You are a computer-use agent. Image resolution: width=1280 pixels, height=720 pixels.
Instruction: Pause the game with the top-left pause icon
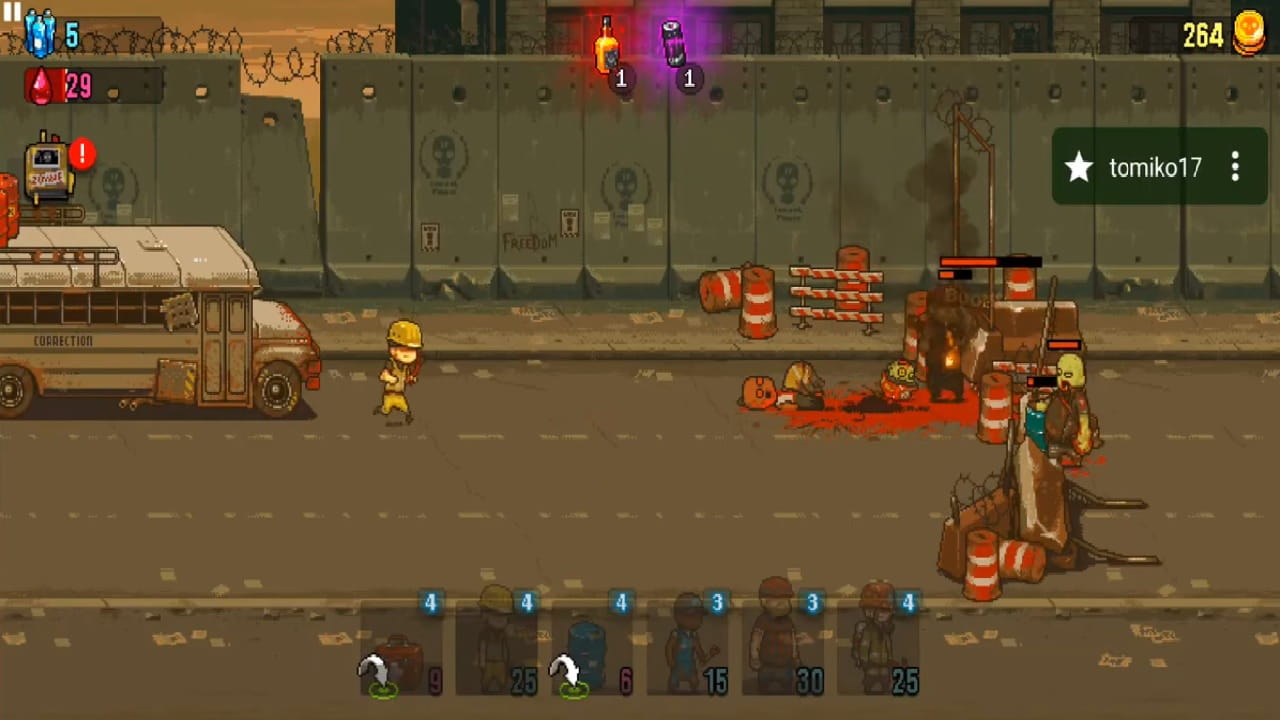pos(13,13)
